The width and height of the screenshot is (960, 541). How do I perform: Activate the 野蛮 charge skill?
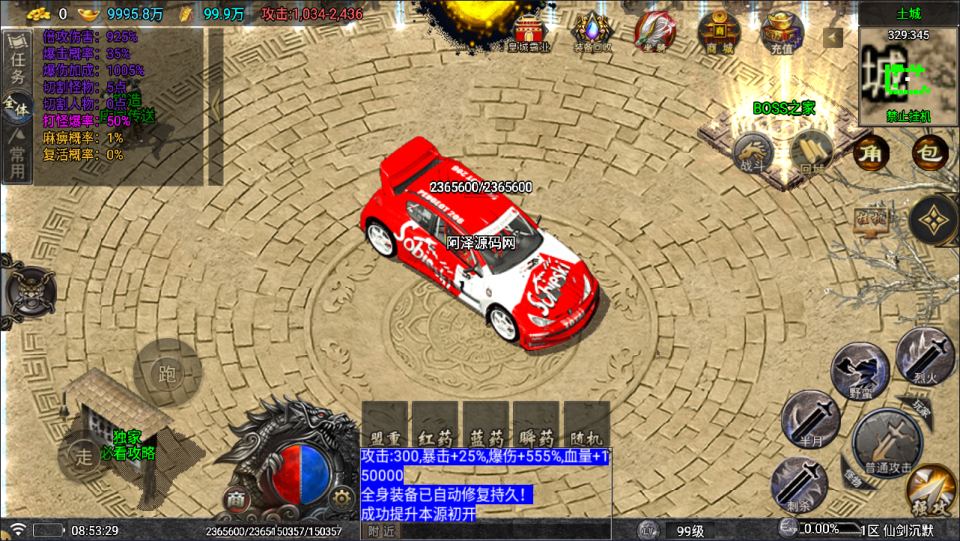(x=859, y=369)
